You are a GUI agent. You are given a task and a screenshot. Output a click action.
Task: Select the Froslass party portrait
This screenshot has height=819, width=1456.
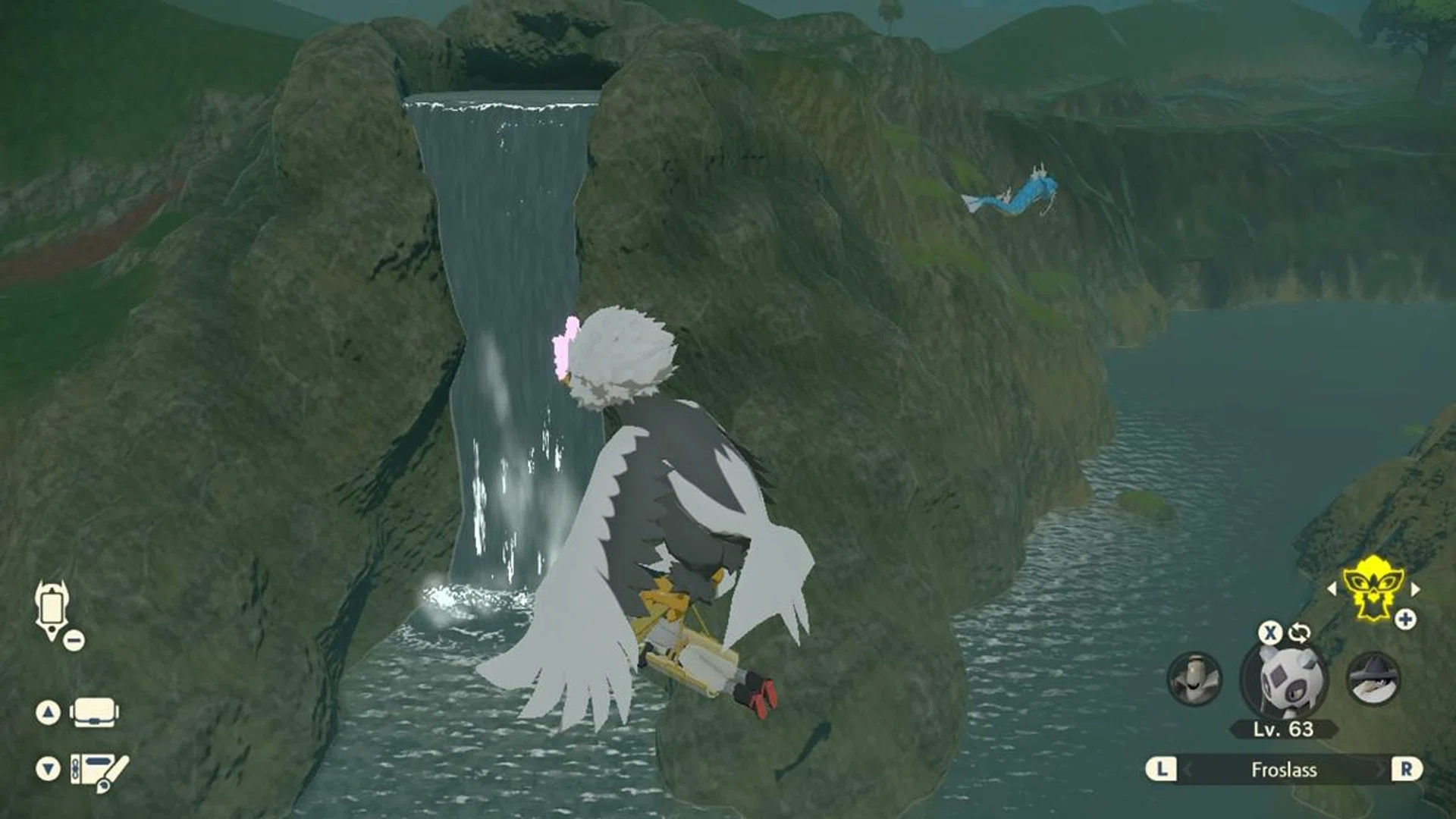coord(1283,679)
